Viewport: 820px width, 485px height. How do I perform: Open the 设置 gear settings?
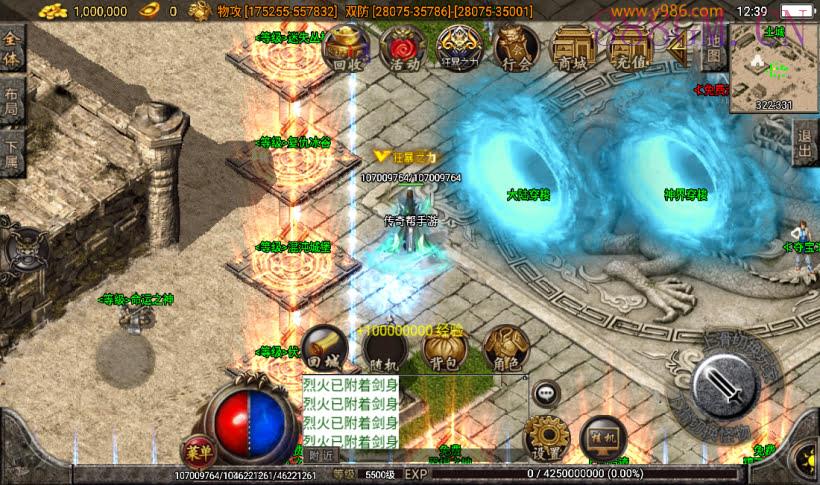pos(547,437)
